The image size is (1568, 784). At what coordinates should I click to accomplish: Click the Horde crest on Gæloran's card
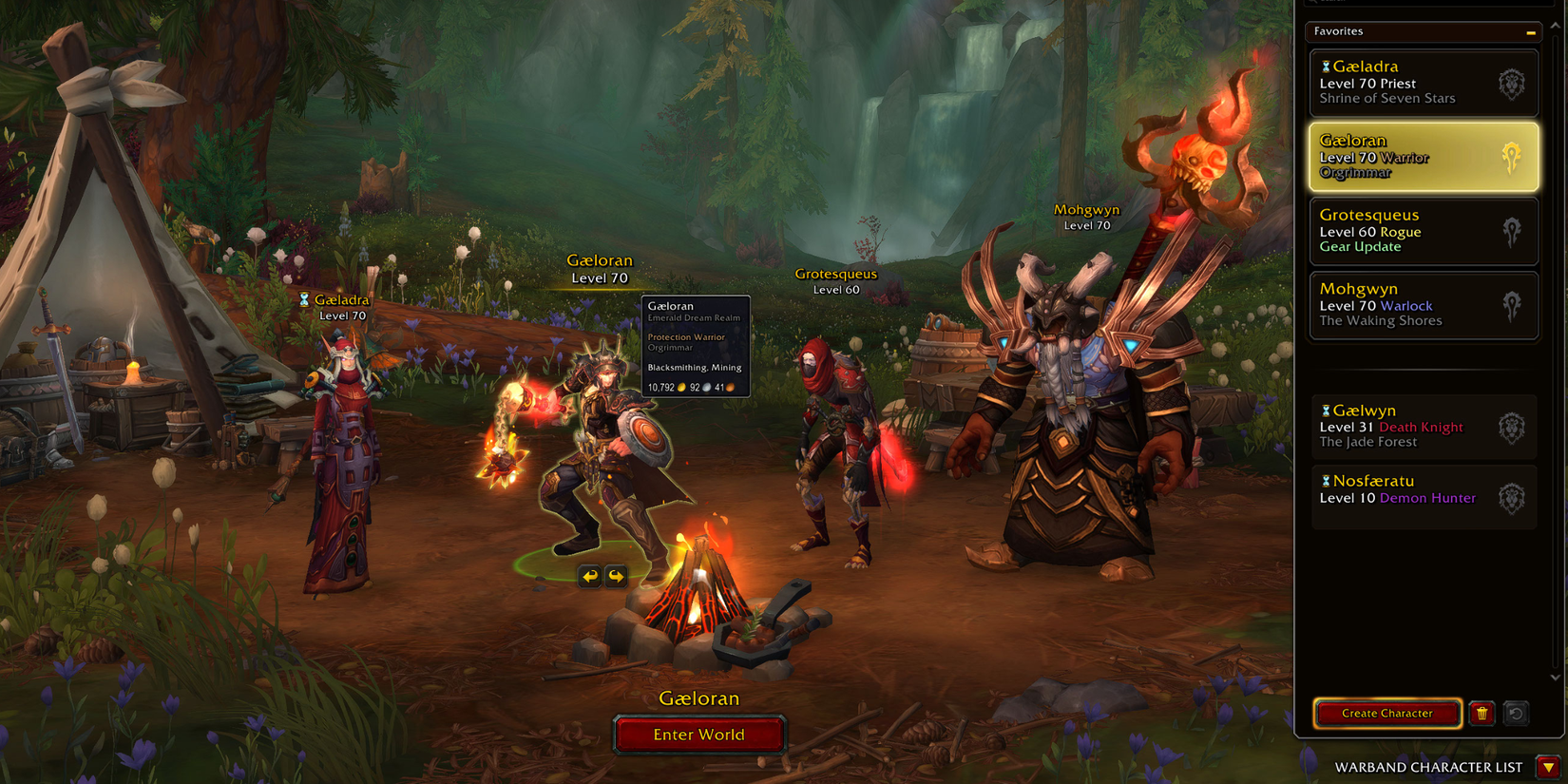tap(1513, 156)
